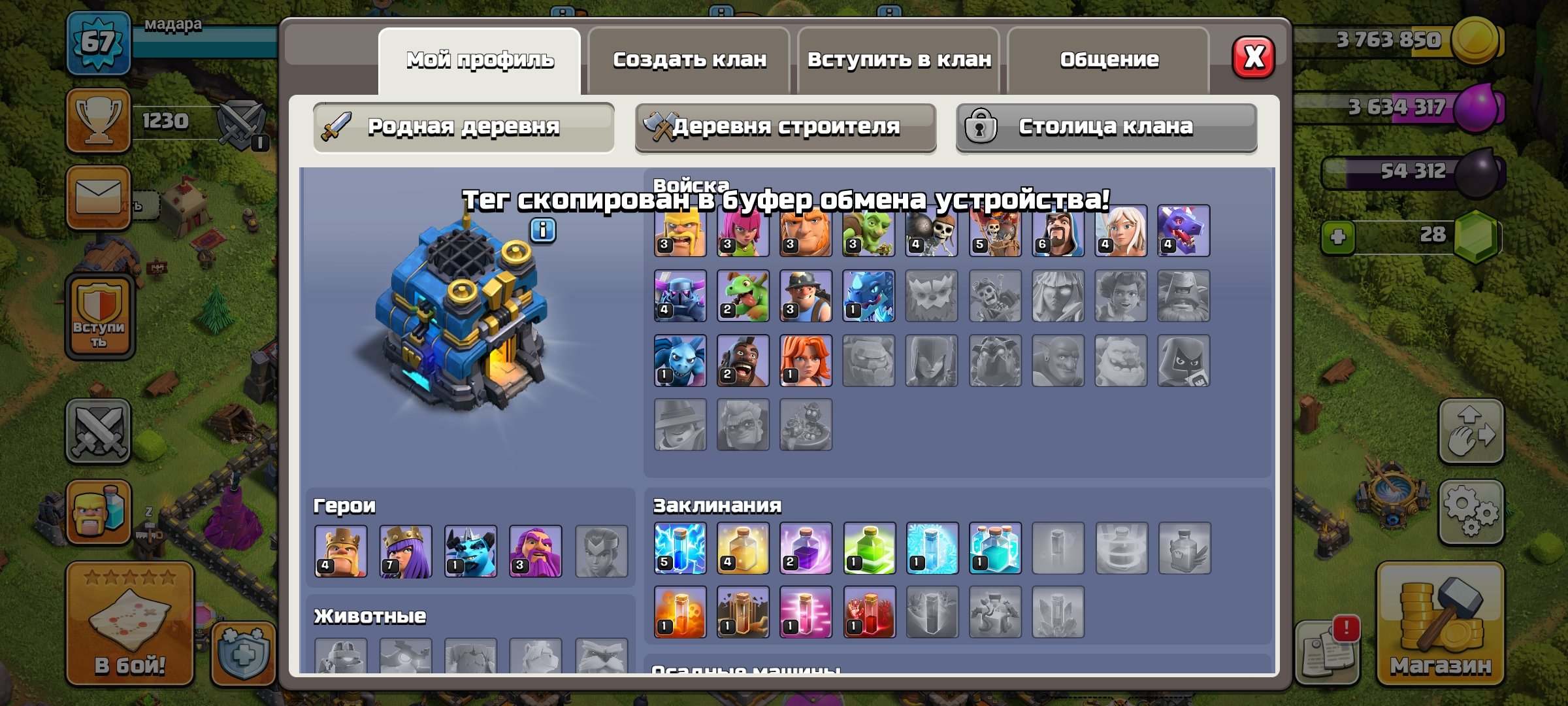
Task: Select the Родная деревня village toggle
Action: point(464,127)
